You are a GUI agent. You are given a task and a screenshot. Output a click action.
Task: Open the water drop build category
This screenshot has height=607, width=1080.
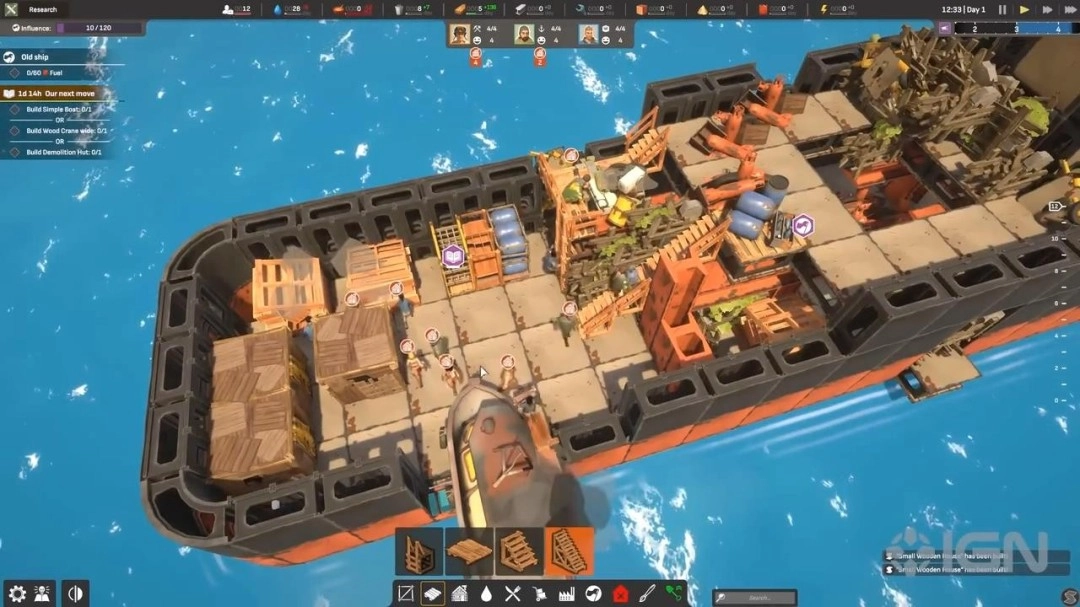[x=486, y=594]
